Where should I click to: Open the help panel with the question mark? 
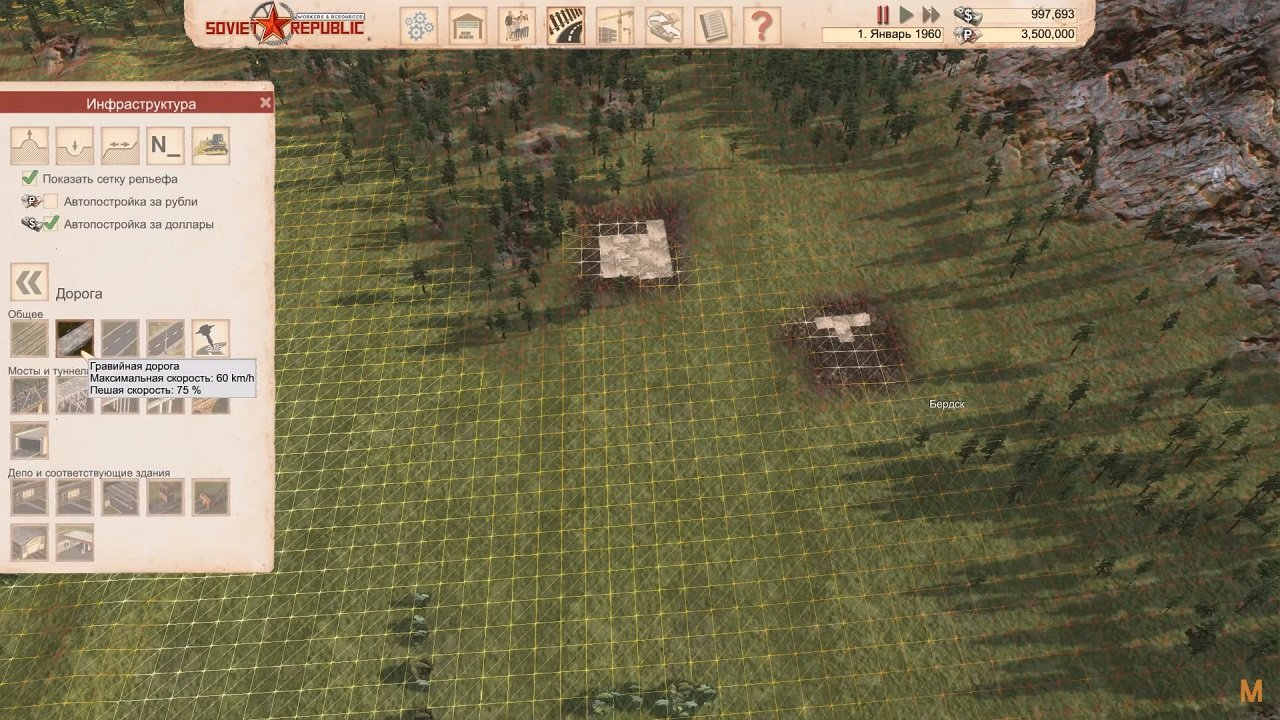click(x=763, y=25)
